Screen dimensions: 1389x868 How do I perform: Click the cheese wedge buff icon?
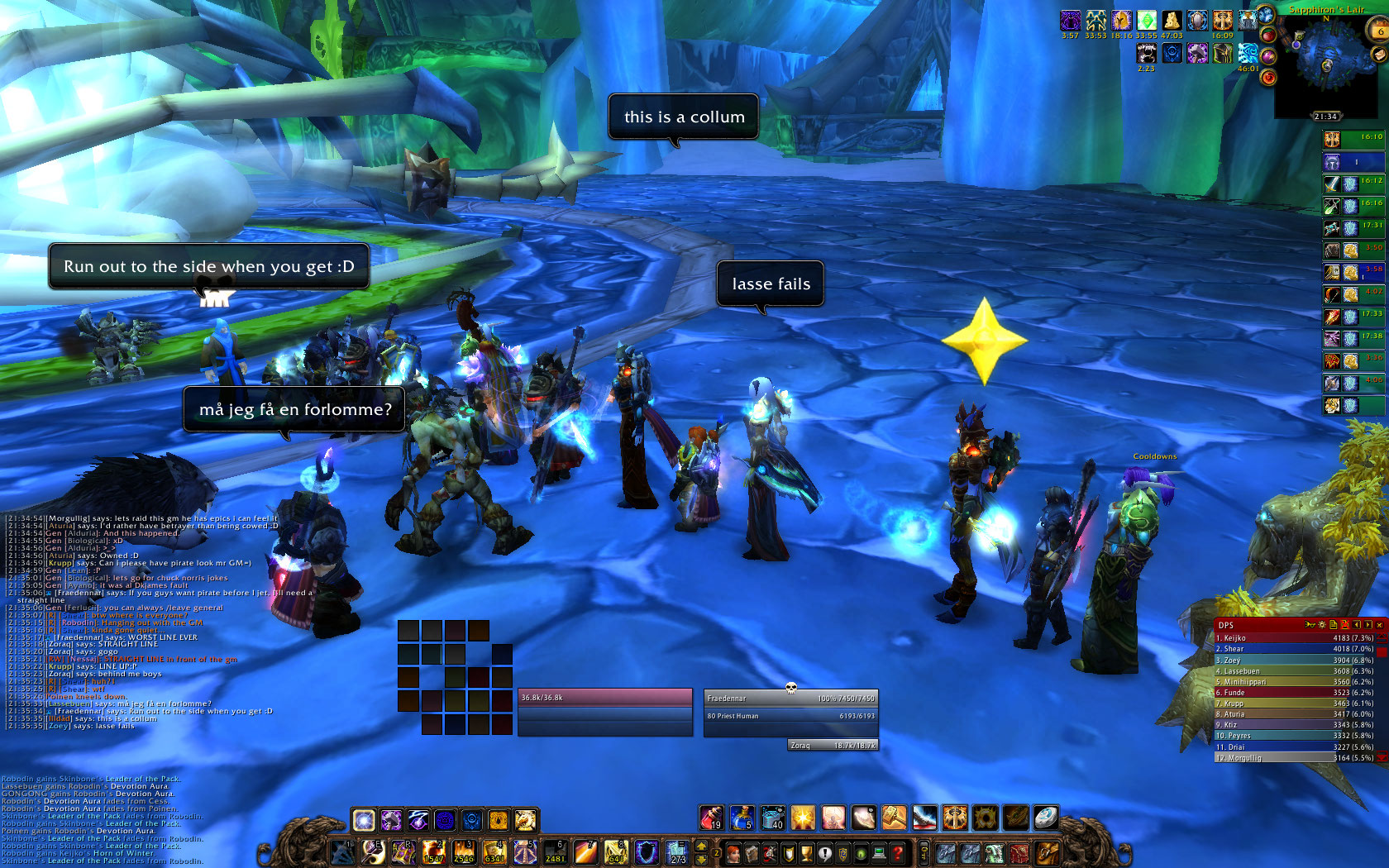1172,20
